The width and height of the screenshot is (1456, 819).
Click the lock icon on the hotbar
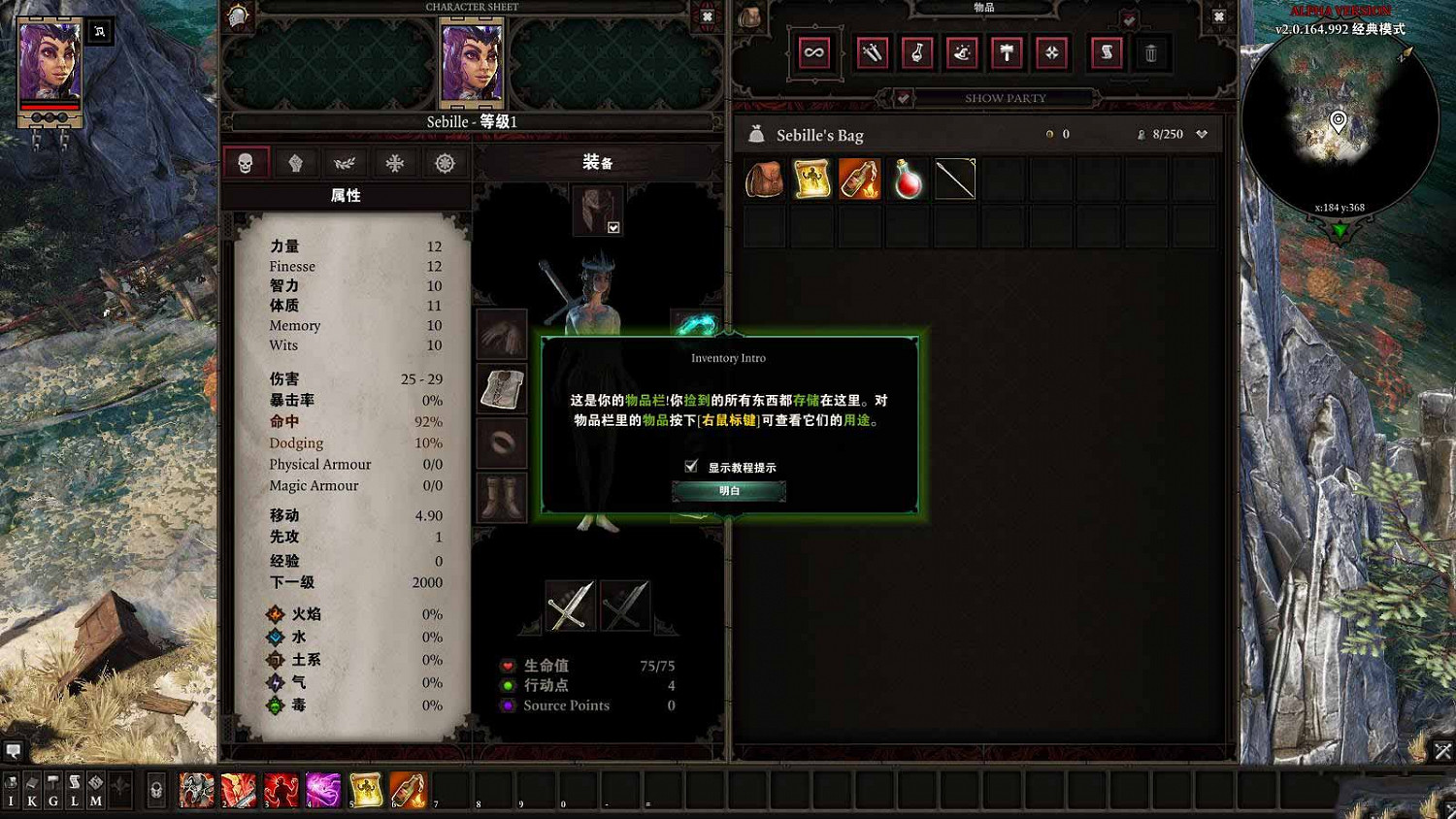point(155,788)
